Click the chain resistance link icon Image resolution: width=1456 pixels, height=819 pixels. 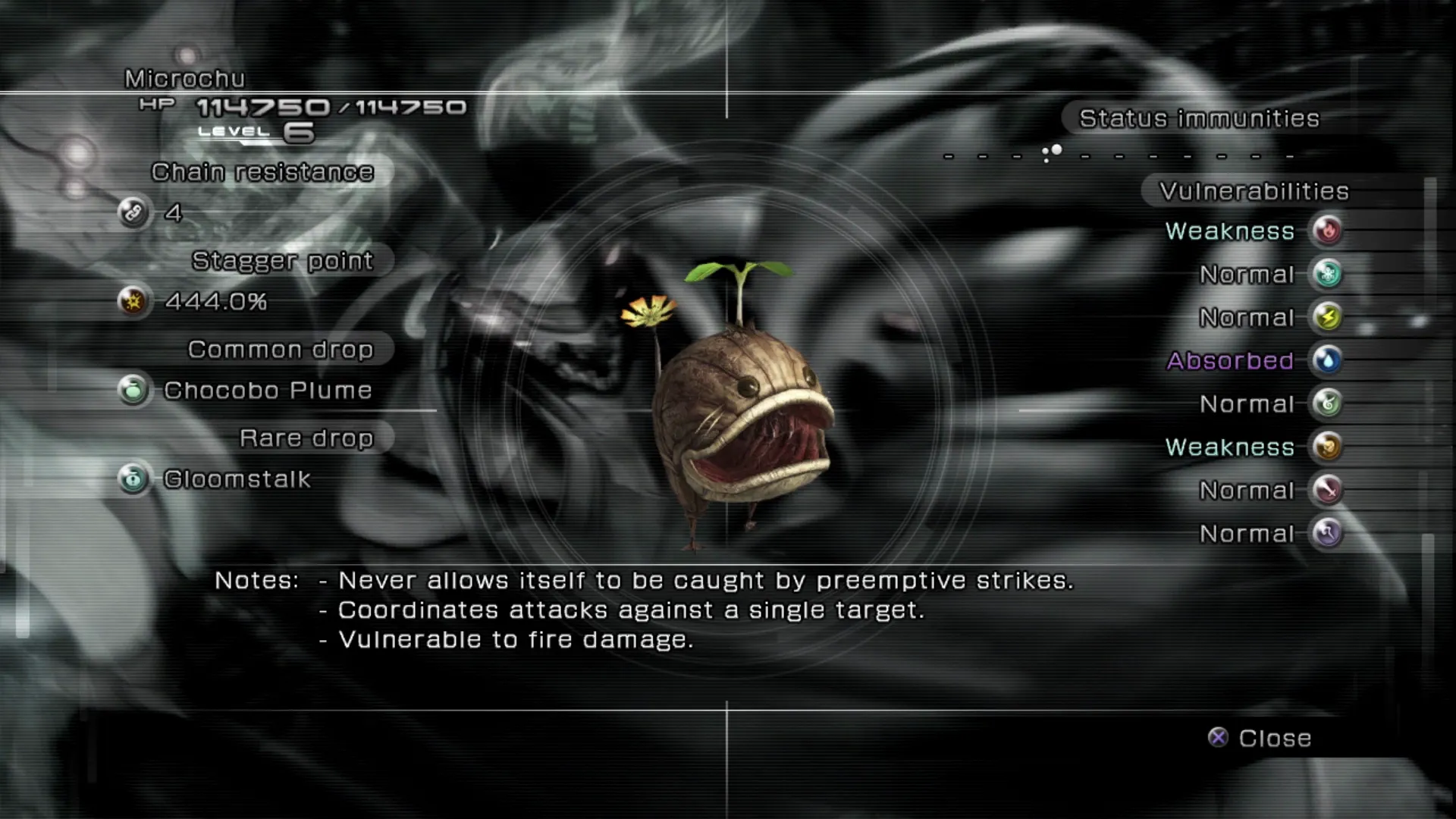click(133, 212)
